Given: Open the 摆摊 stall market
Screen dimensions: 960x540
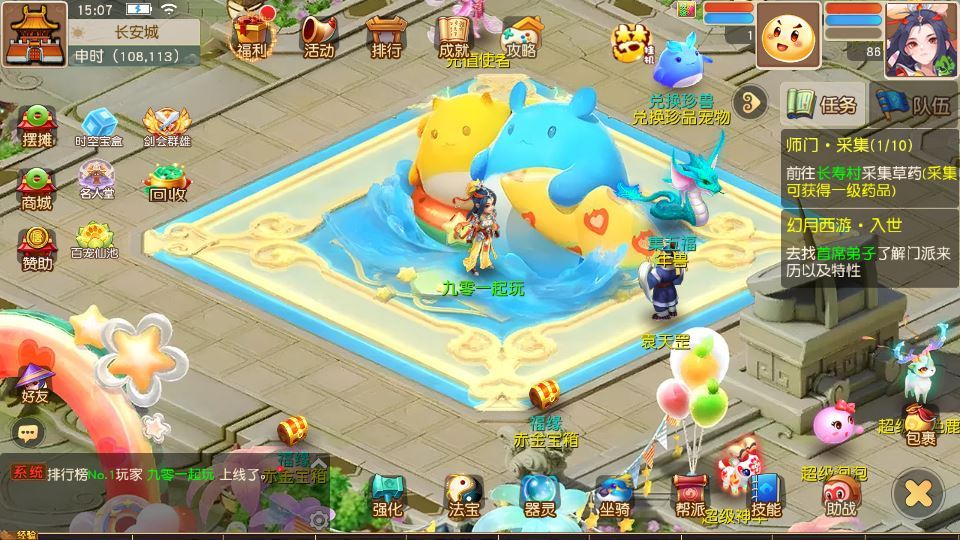Looking at the screenshot, I should tap(37, 125).
